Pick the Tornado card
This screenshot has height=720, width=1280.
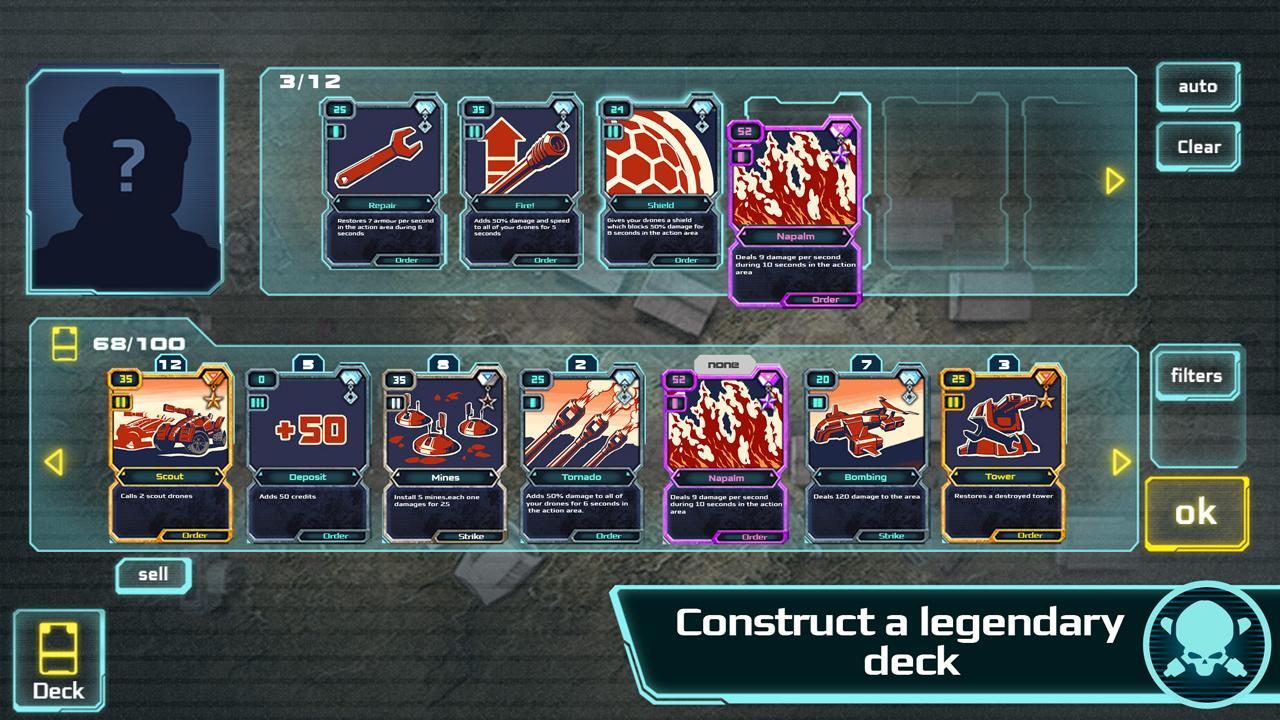pyautogui.click(x=582, y=455)
